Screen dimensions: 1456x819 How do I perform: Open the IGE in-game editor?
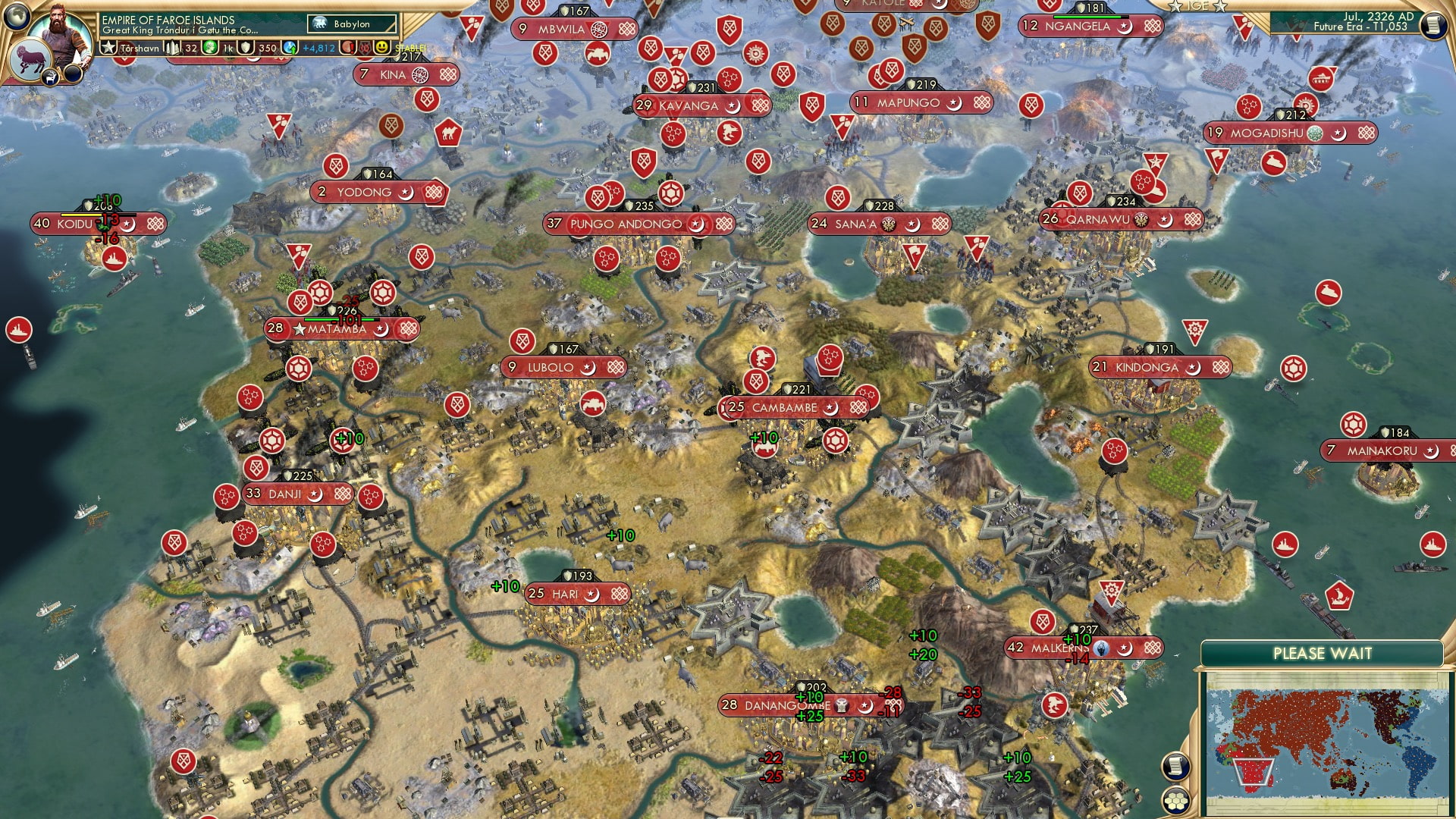click(1197, 5)
